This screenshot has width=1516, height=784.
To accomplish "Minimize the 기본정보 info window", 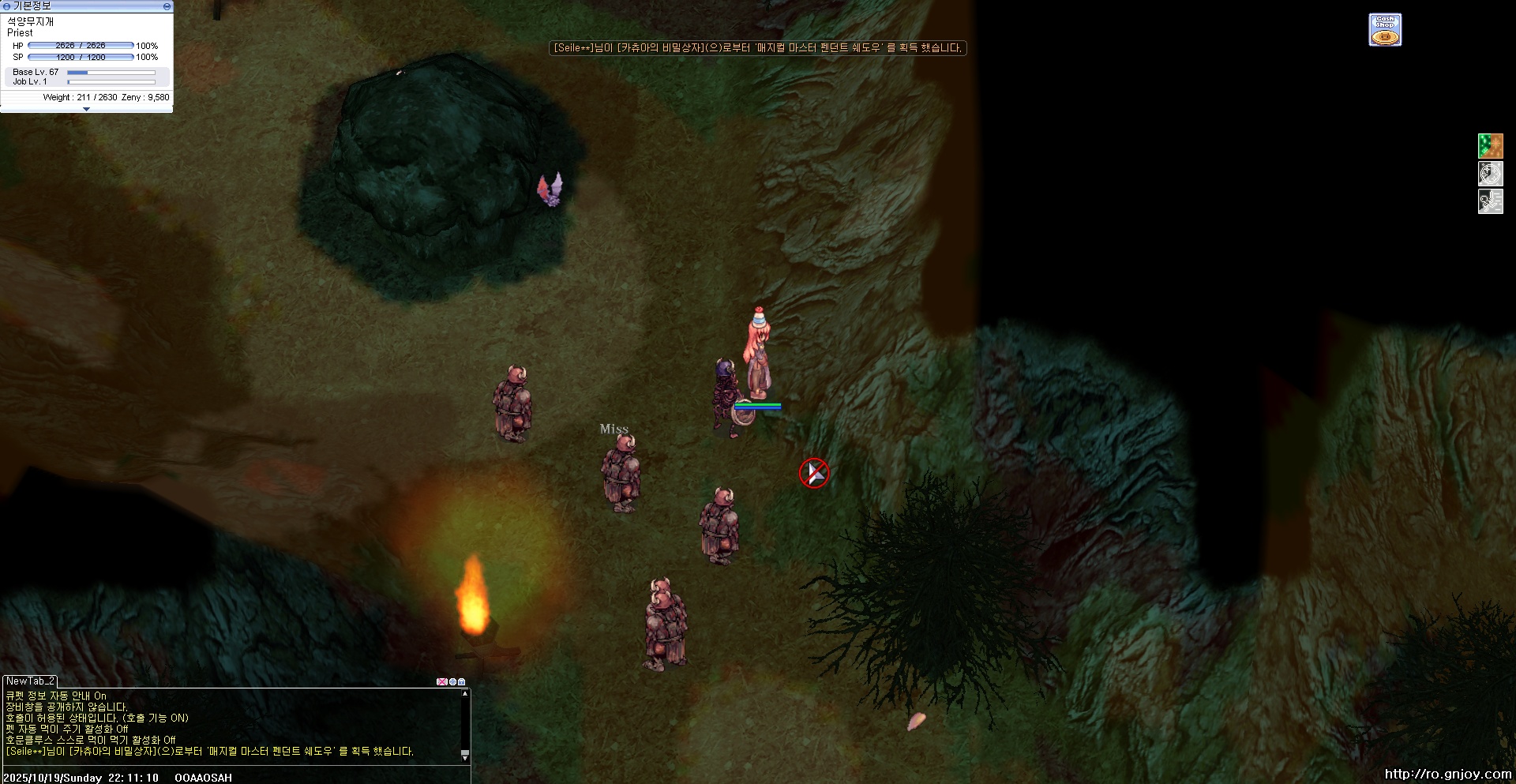I will coord(167,6).
